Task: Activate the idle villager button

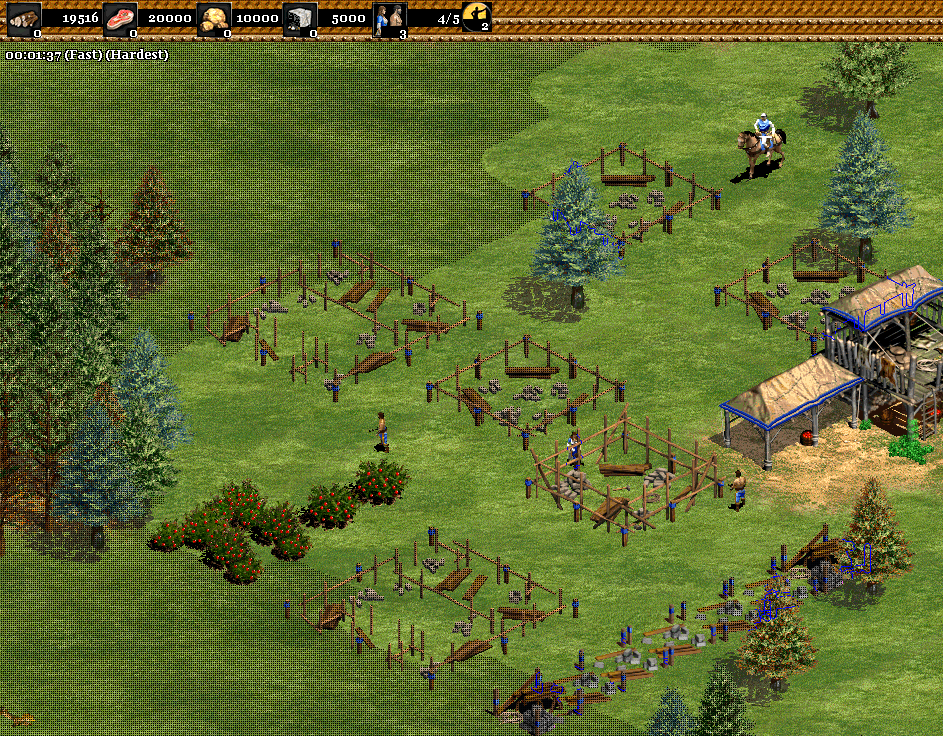Action: pos(477,17)
